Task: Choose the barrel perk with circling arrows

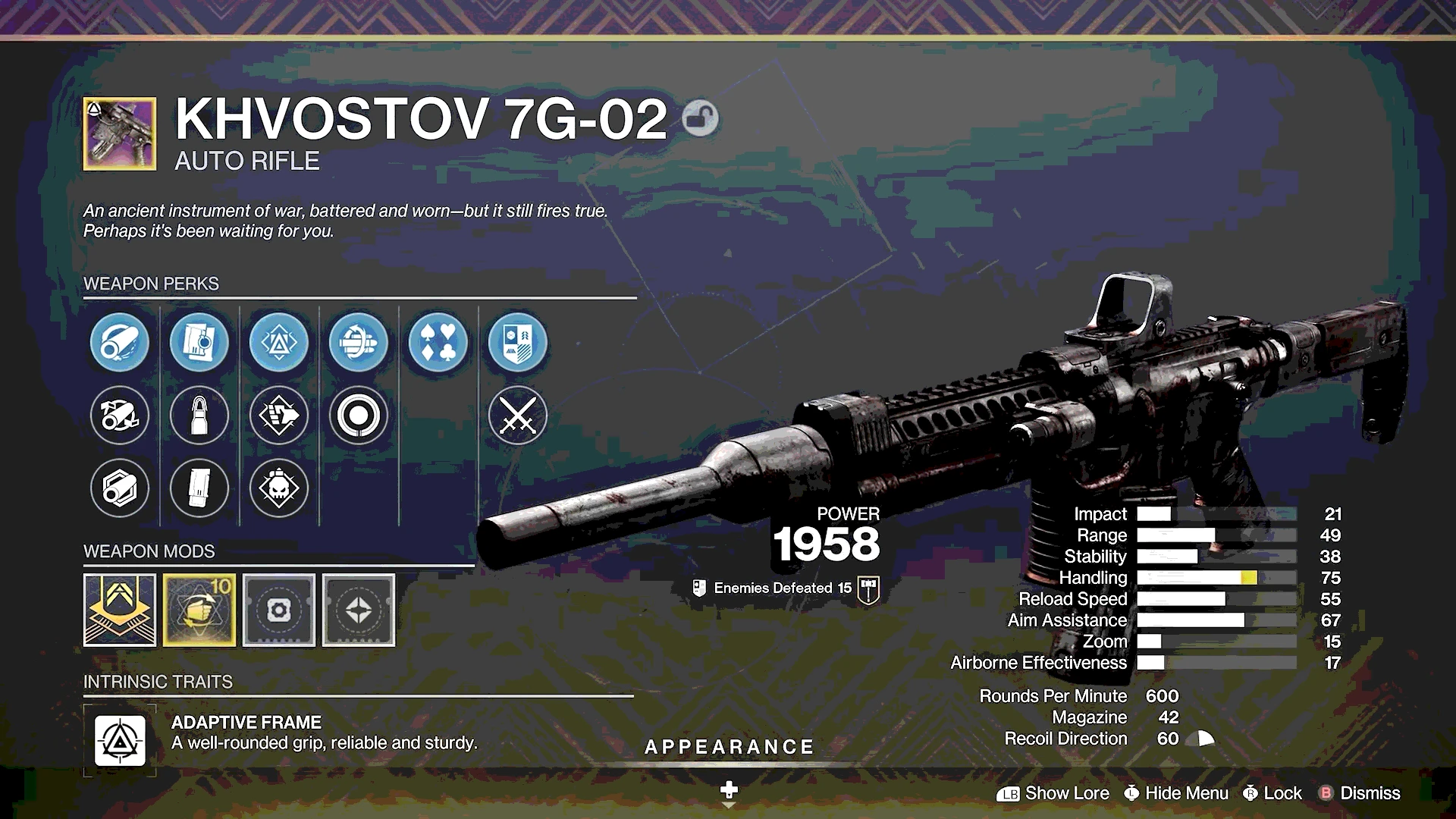Action: point(120,416)
